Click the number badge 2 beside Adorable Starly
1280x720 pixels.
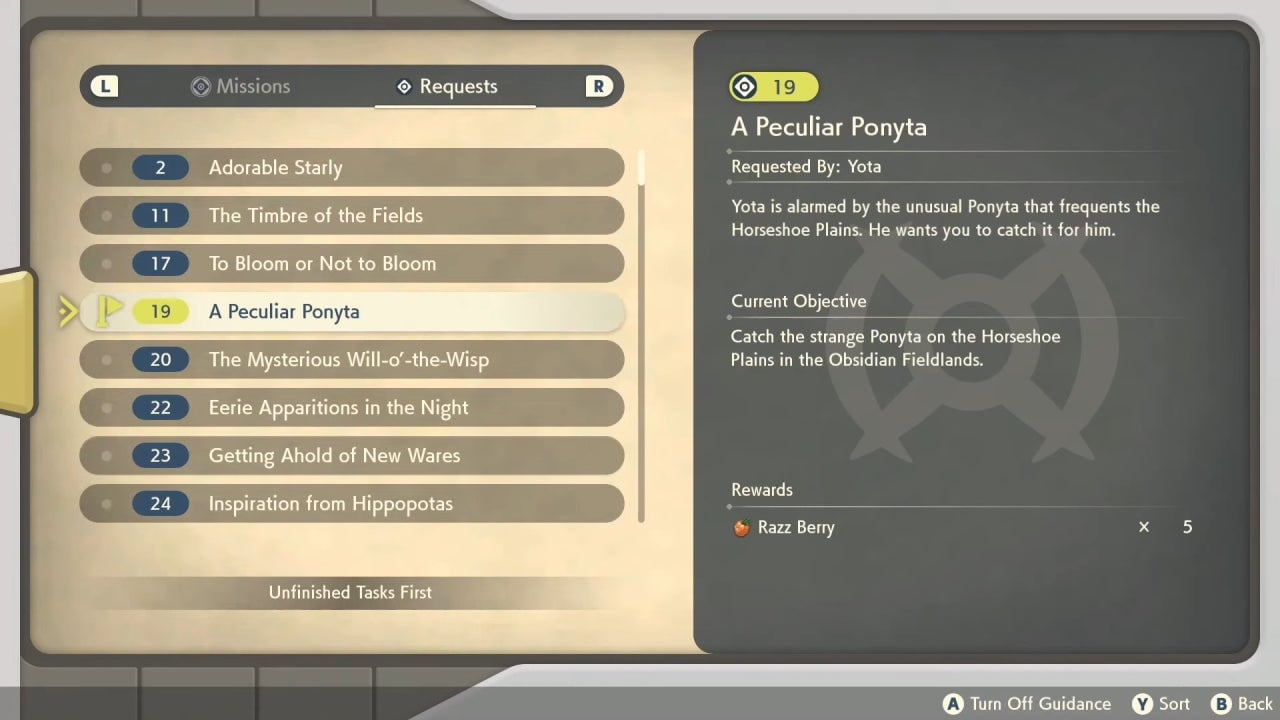click(x=162, y=167)
